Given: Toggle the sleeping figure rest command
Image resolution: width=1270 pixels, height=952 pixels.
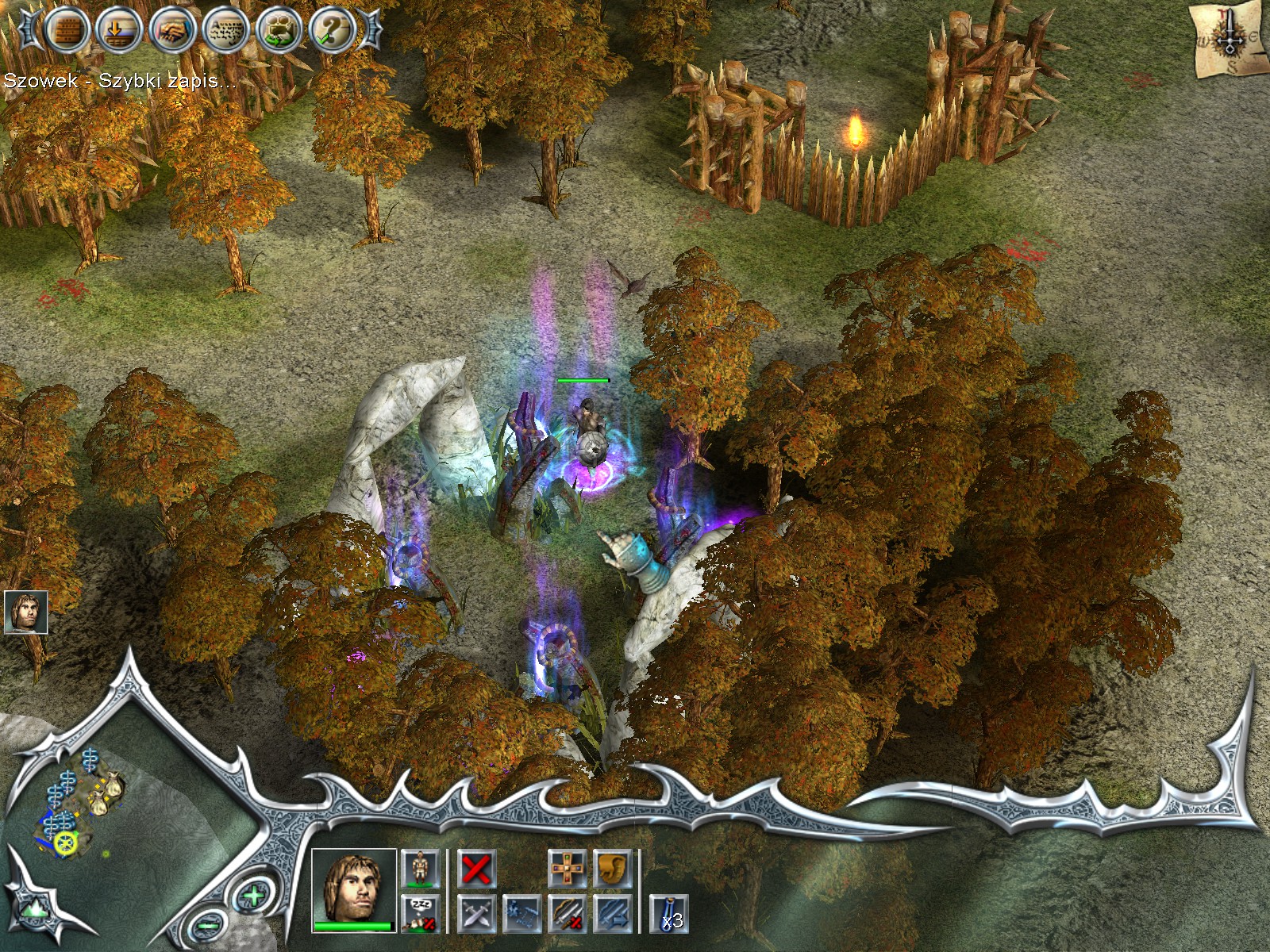Looking at the screenshot, I should pos(421,913).
